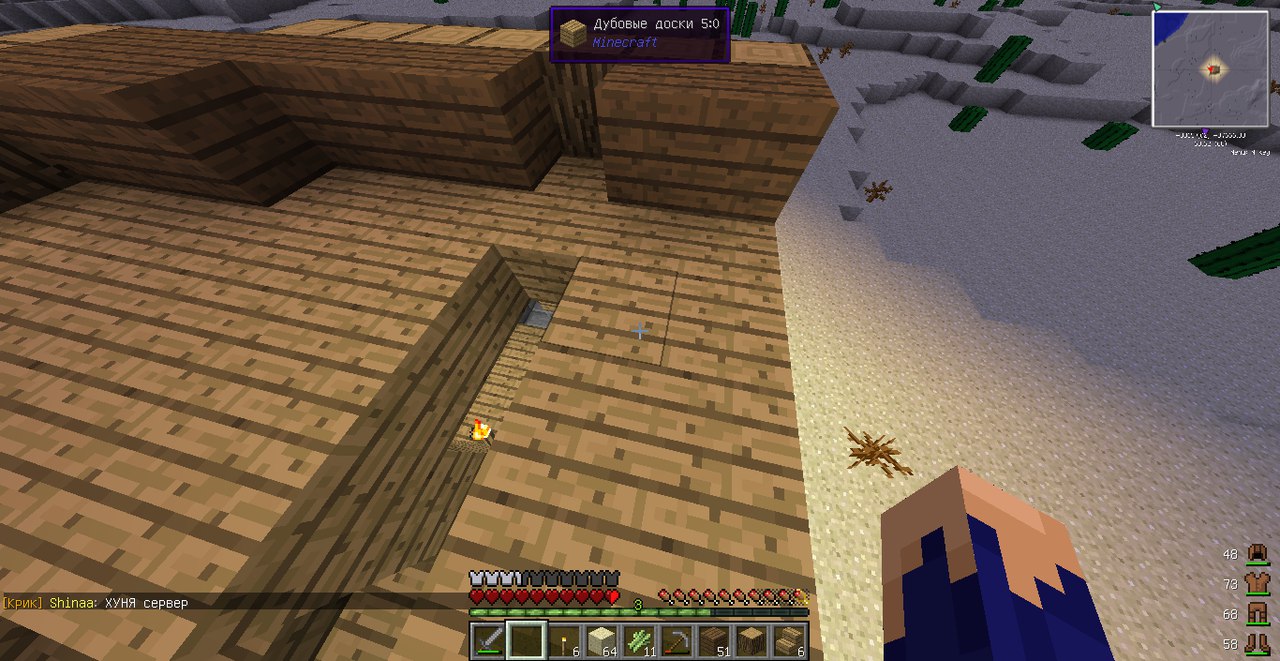Select the wooden stairs stack of 6
This screenshot has height=661, width=1280.
tap(790, 640)
